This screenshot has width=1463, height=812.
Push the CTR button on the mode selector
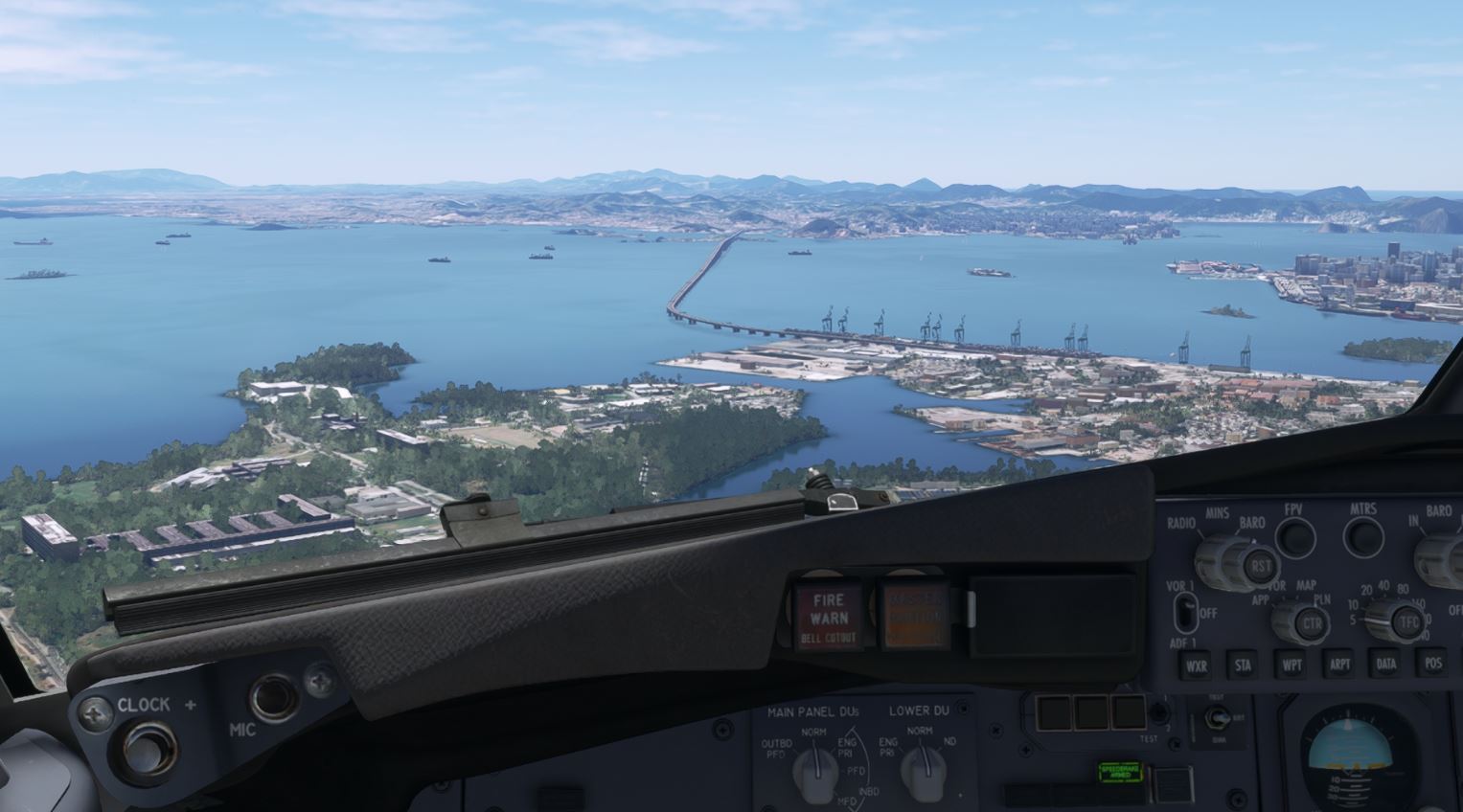(x=1311, y=625)
